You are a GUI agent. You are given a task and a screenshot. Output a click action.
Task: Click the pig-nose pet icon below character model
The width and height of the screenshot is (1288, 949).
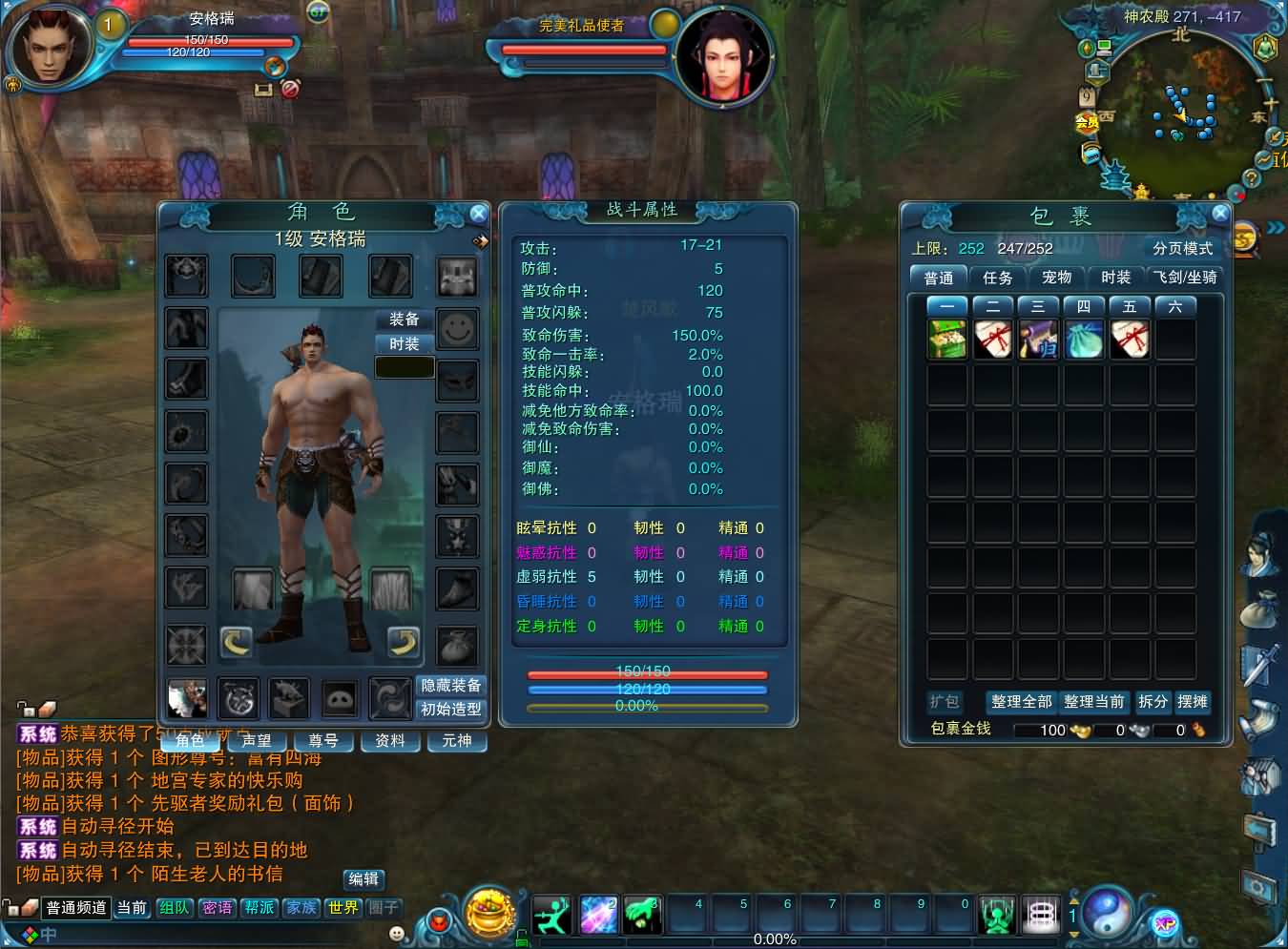(x=340, y=698)
